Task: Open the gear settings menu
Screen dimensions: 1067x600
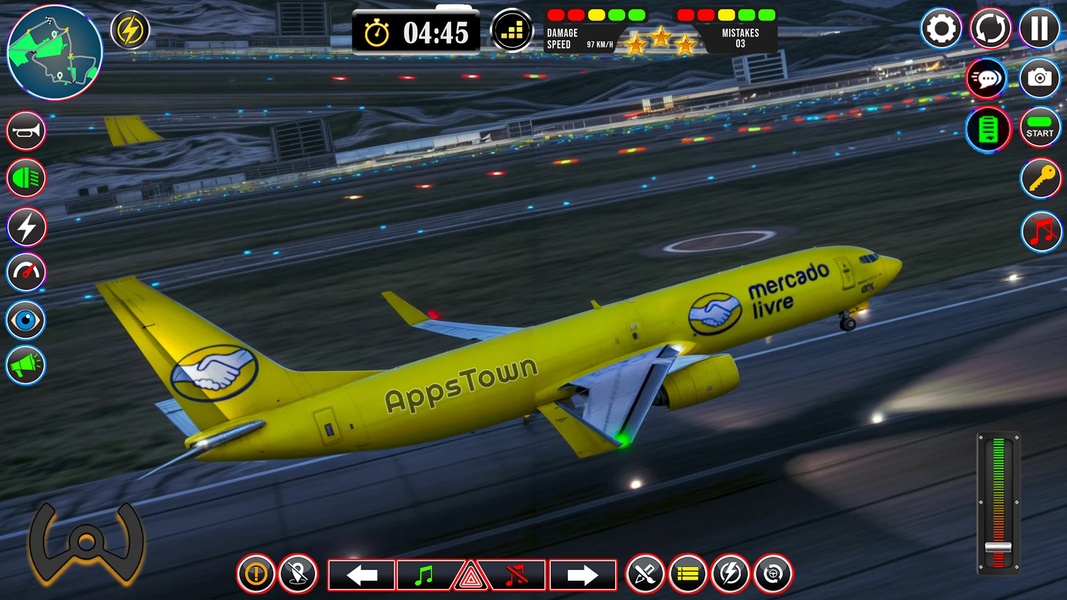Action: click(941, 29)
